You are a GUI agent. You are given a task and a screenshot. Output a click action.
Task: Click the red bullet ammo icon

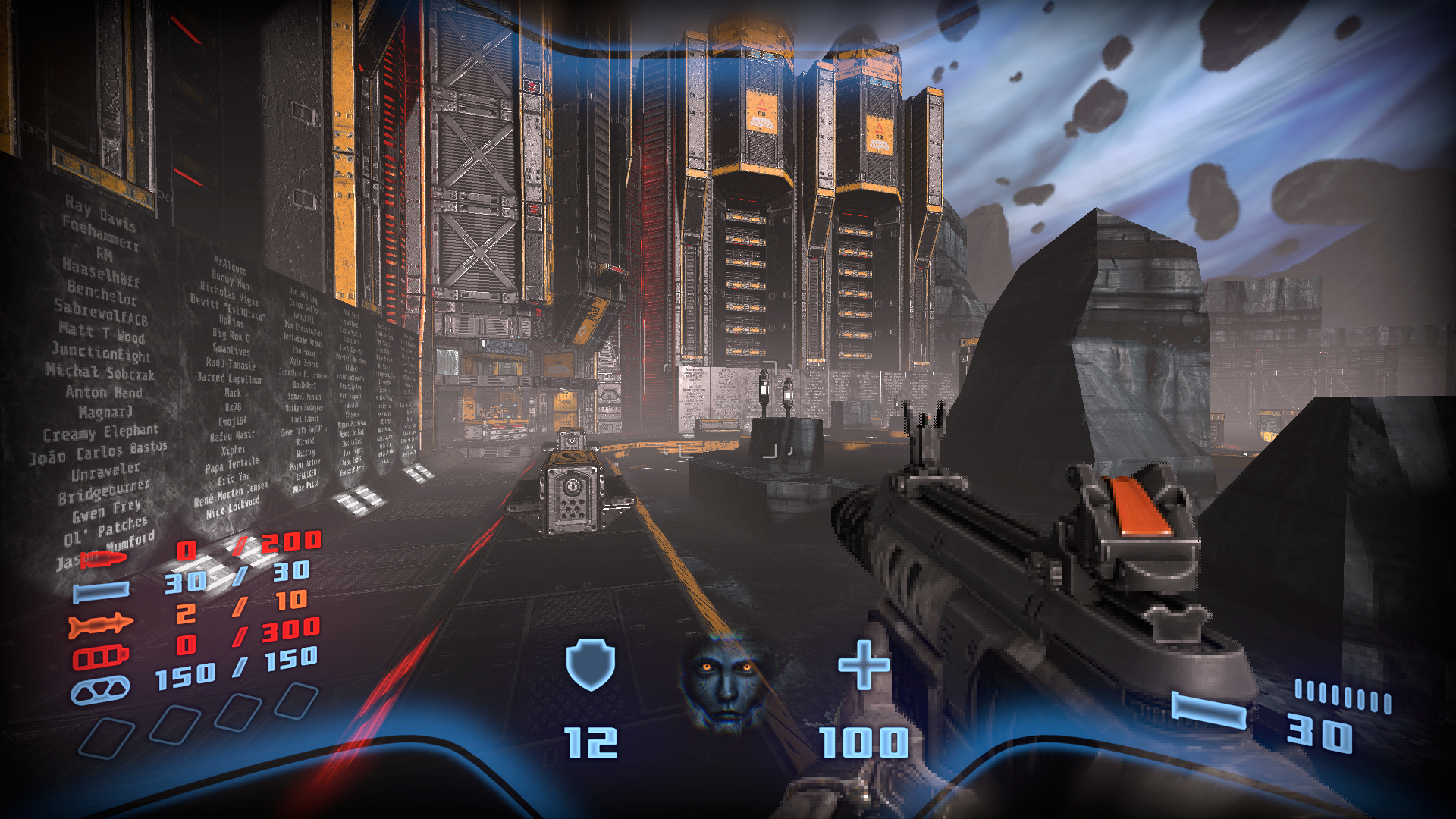coord(104,560)
